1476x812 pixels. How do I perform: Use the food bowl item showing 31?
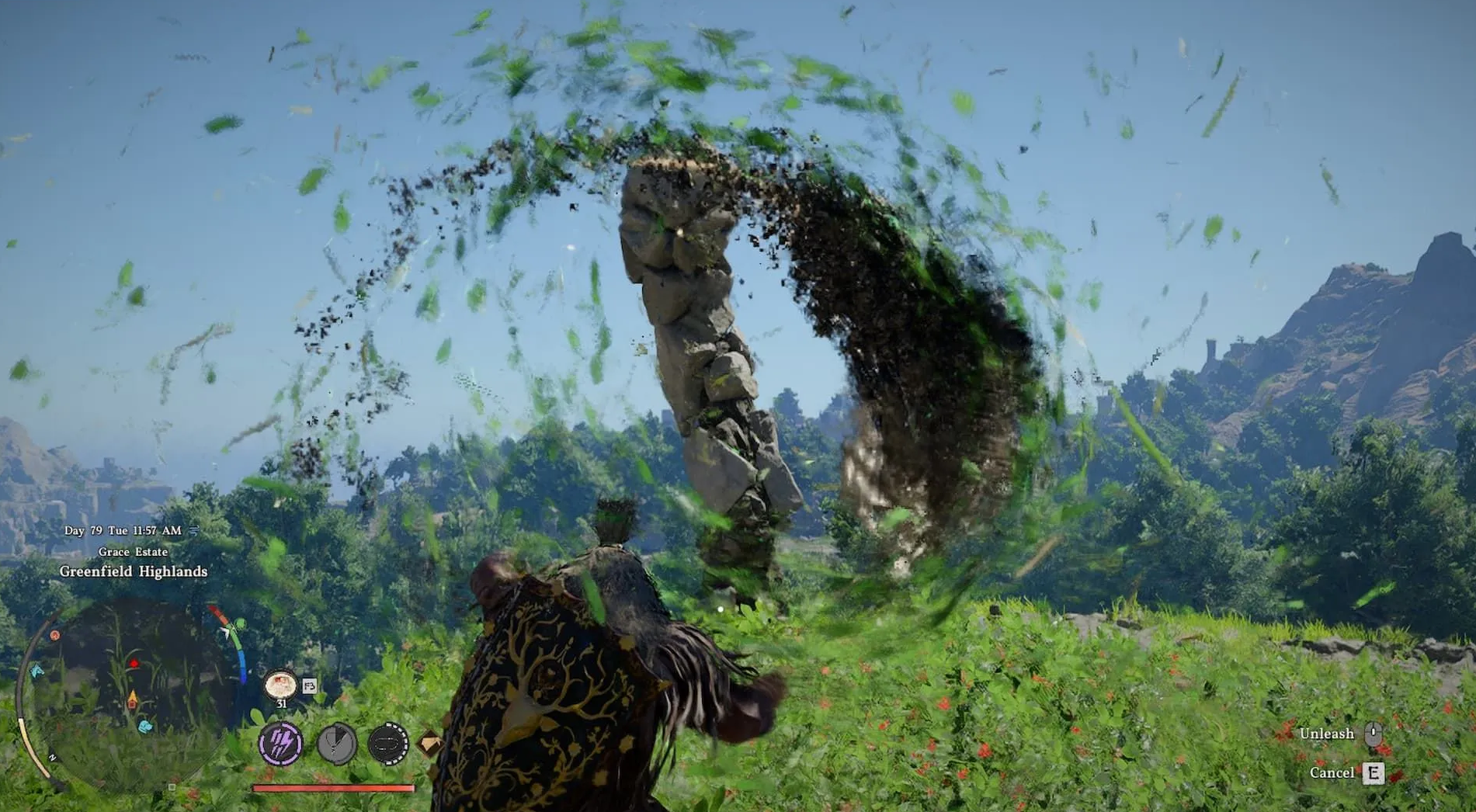(x=280, y=685)
